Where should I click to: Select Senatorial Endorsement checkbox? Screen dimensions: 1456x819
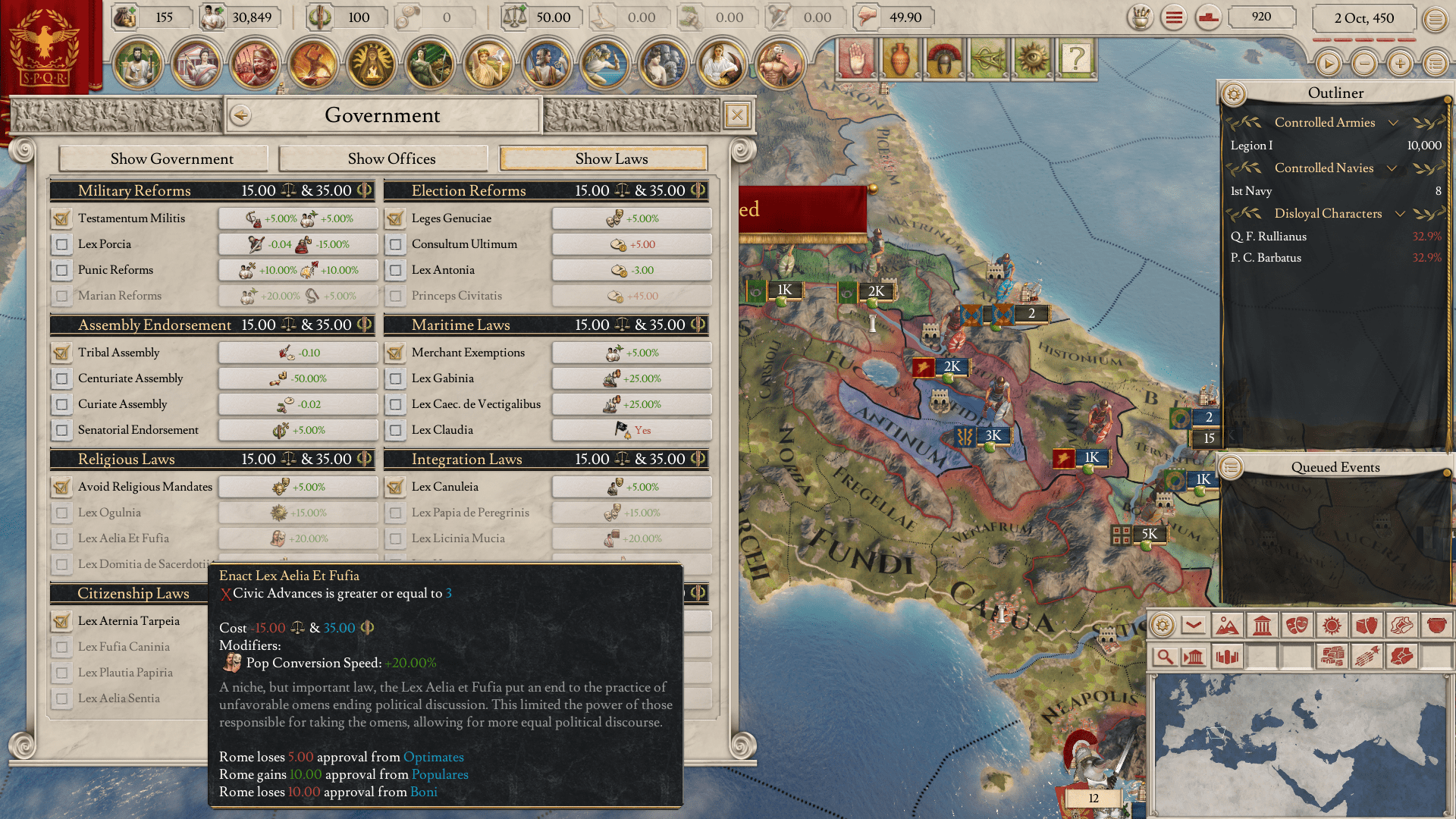(61, 430)
